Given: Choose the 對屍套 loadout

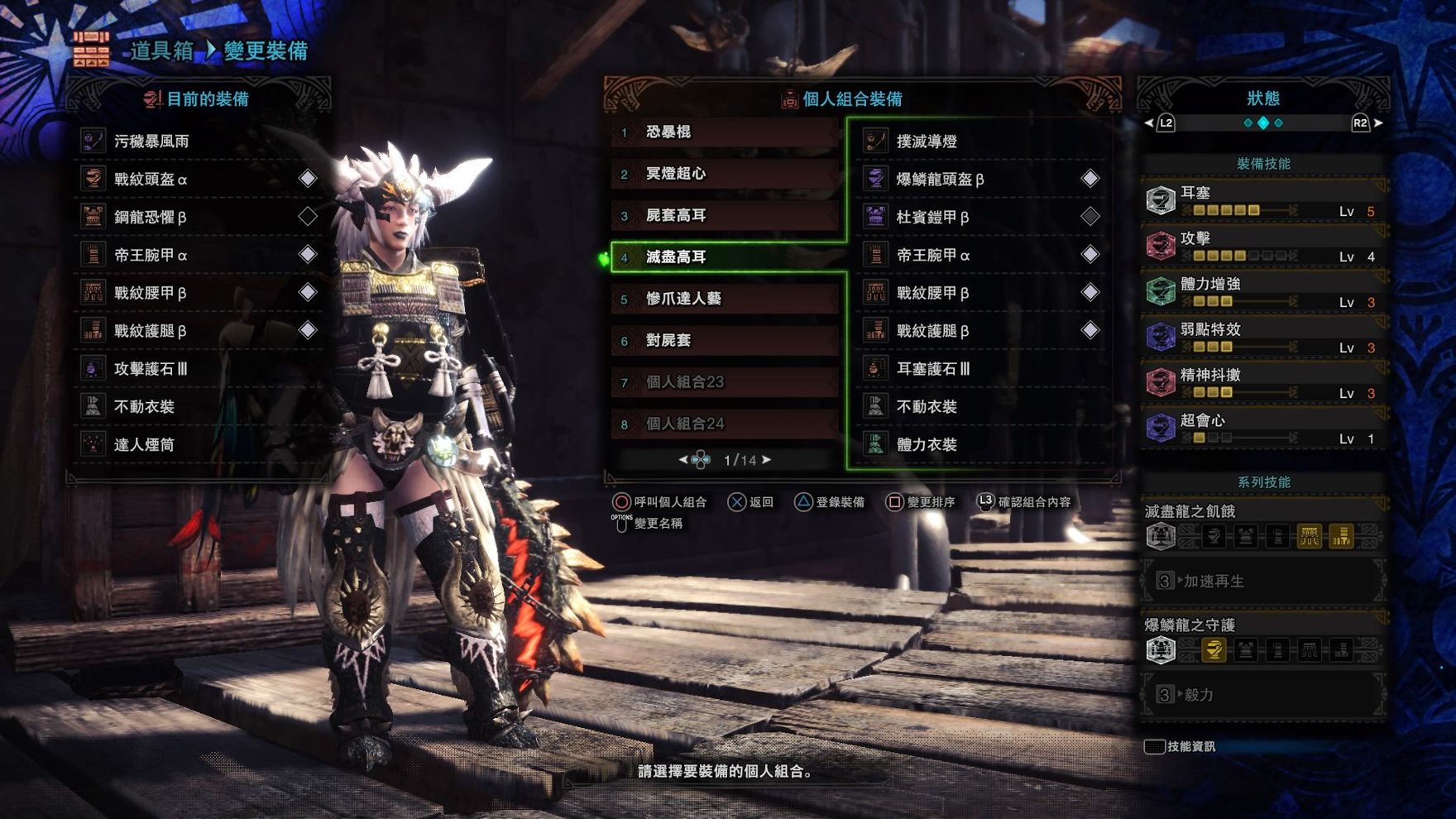Looking at the screenshot, I should click(724, 340).
